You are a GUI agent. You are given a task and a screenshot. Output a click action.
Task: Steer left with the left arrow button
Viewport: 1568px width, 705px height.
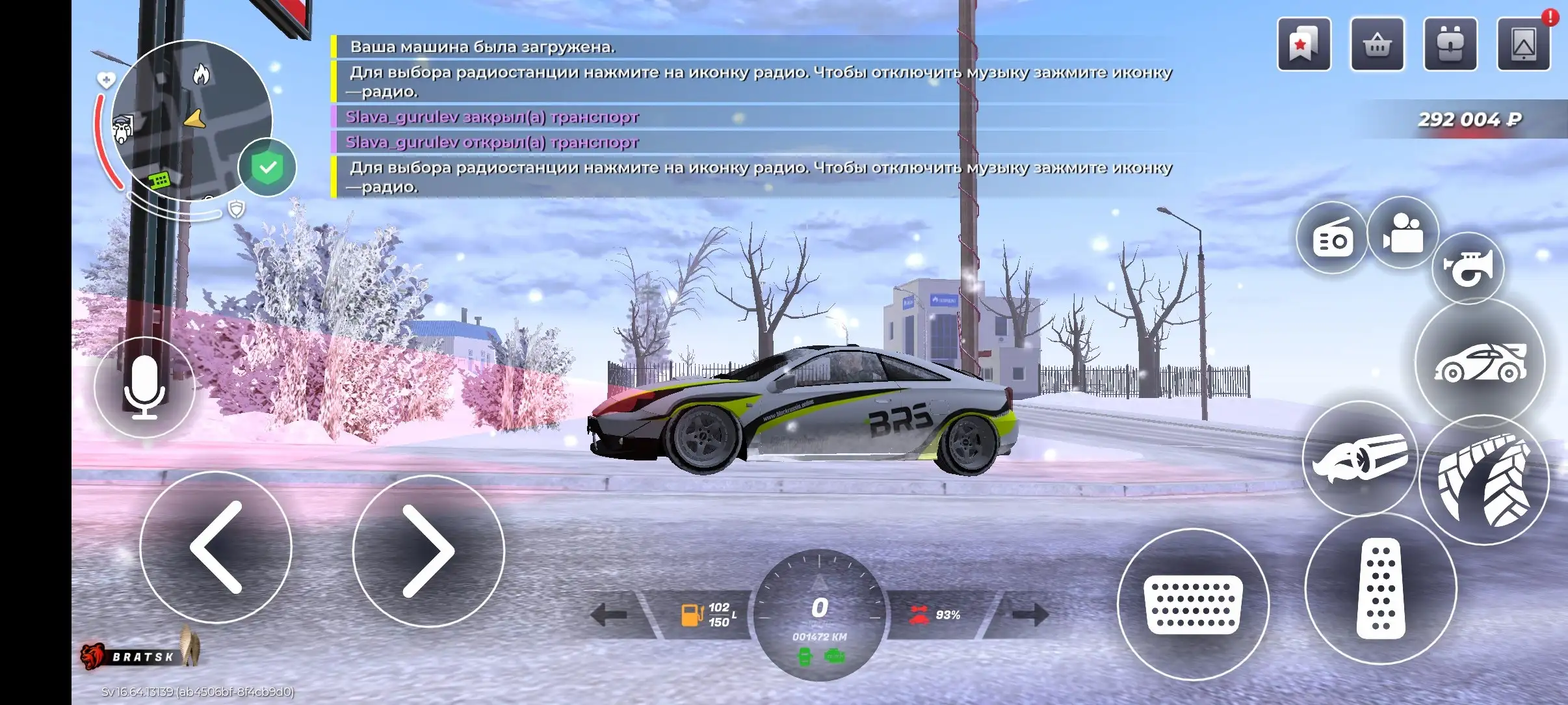(216, 548)
